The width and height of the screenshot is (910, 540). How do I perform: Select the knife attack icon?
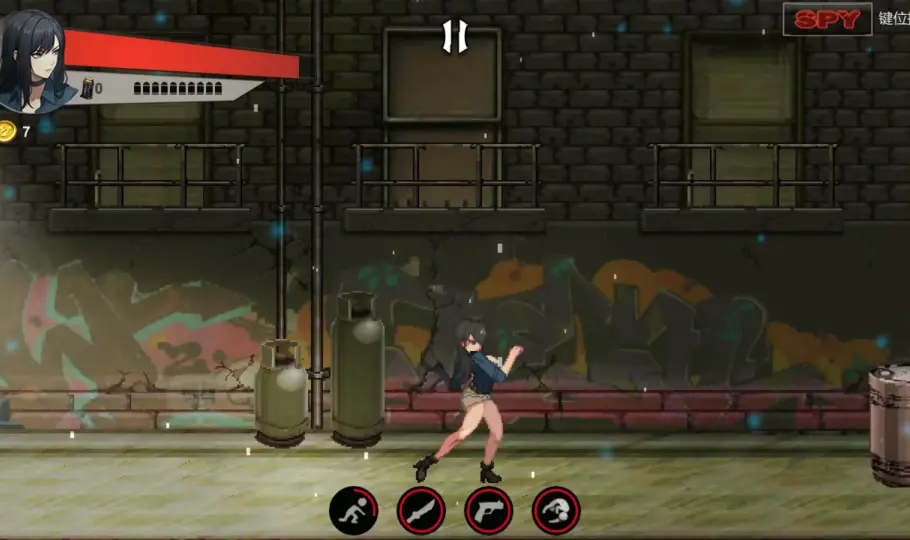click(x=421, y=511)
